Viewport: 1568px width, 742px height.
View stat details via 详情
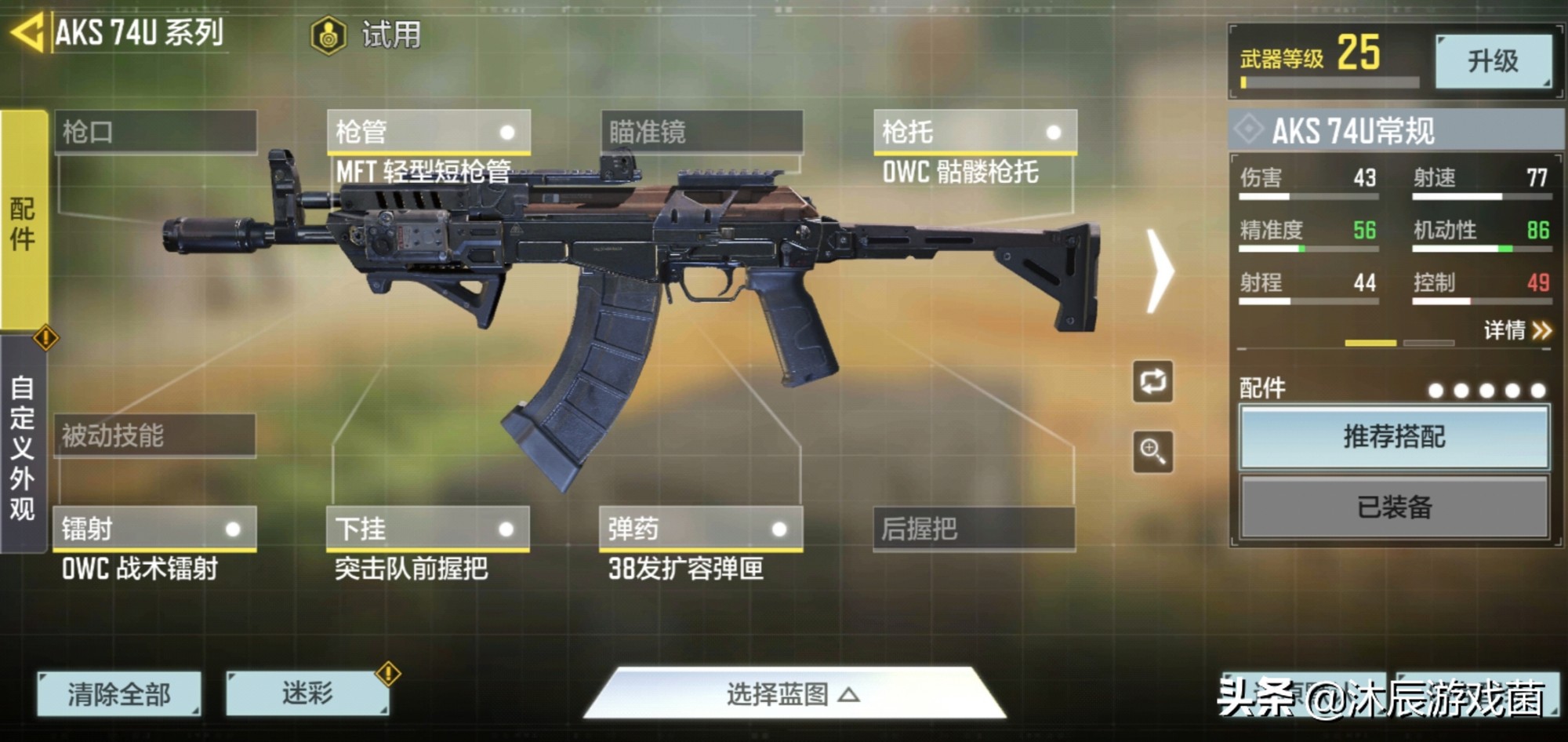coord(1516,330)
